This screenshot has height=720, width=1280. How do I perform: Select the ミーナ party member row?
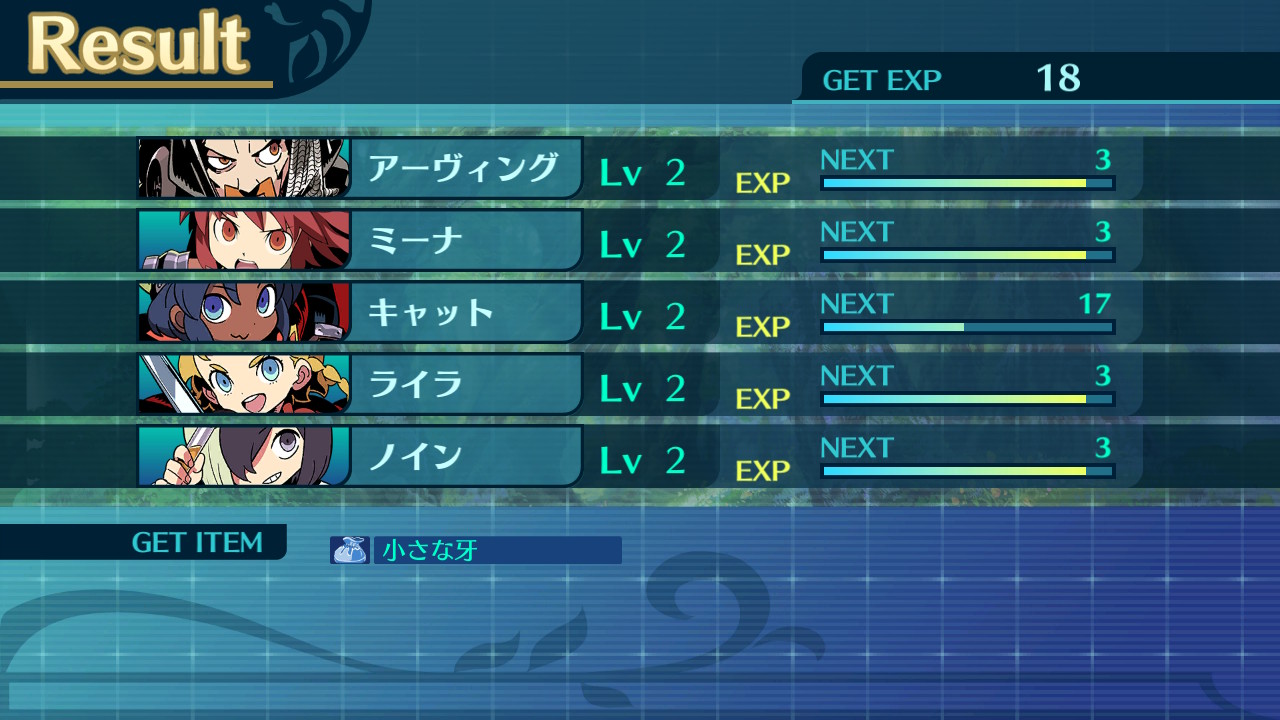coord(462,240)
